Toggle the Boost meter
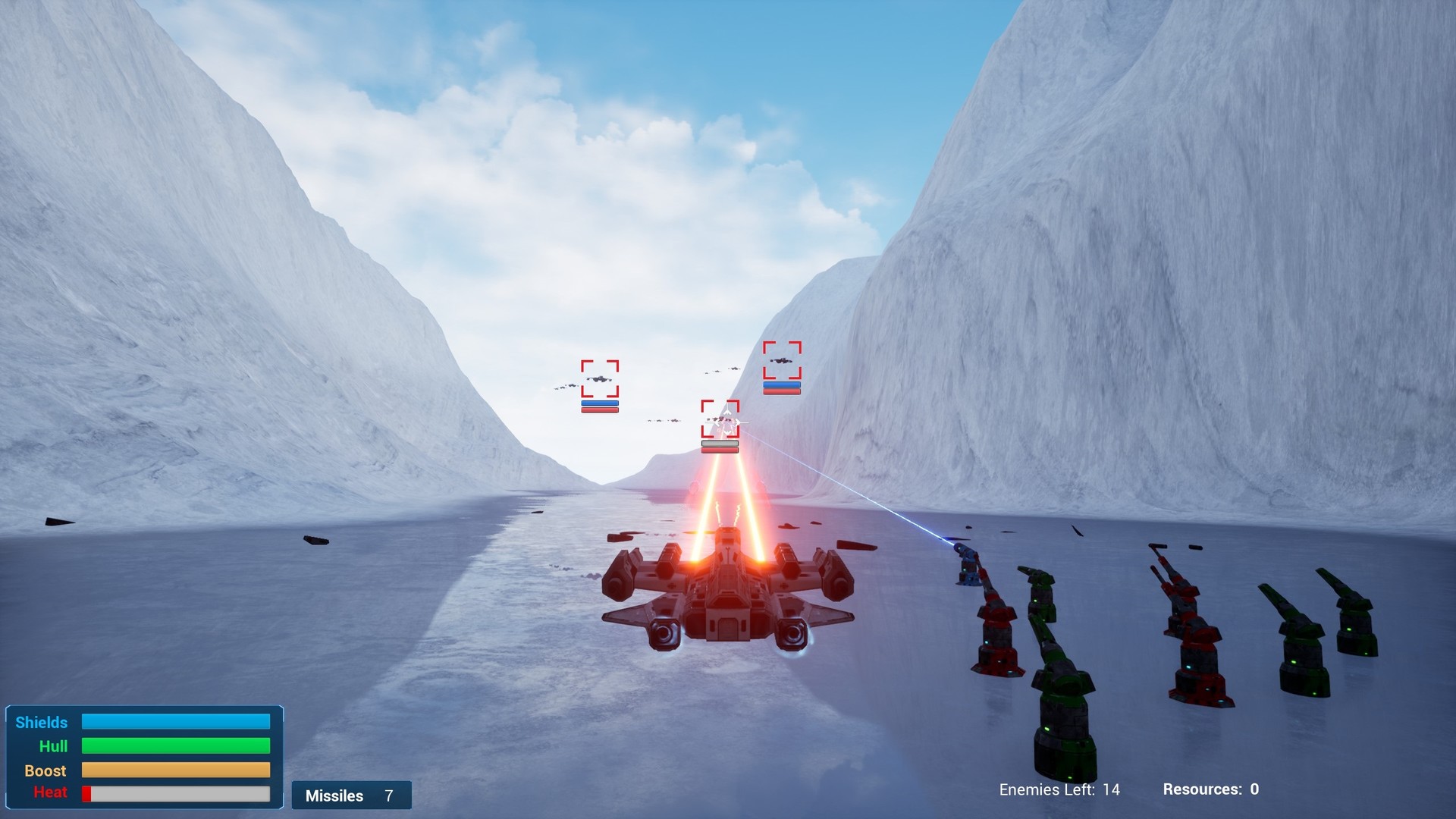The image size is (1456, 819). pyautogui.click(x=176, y=770)
